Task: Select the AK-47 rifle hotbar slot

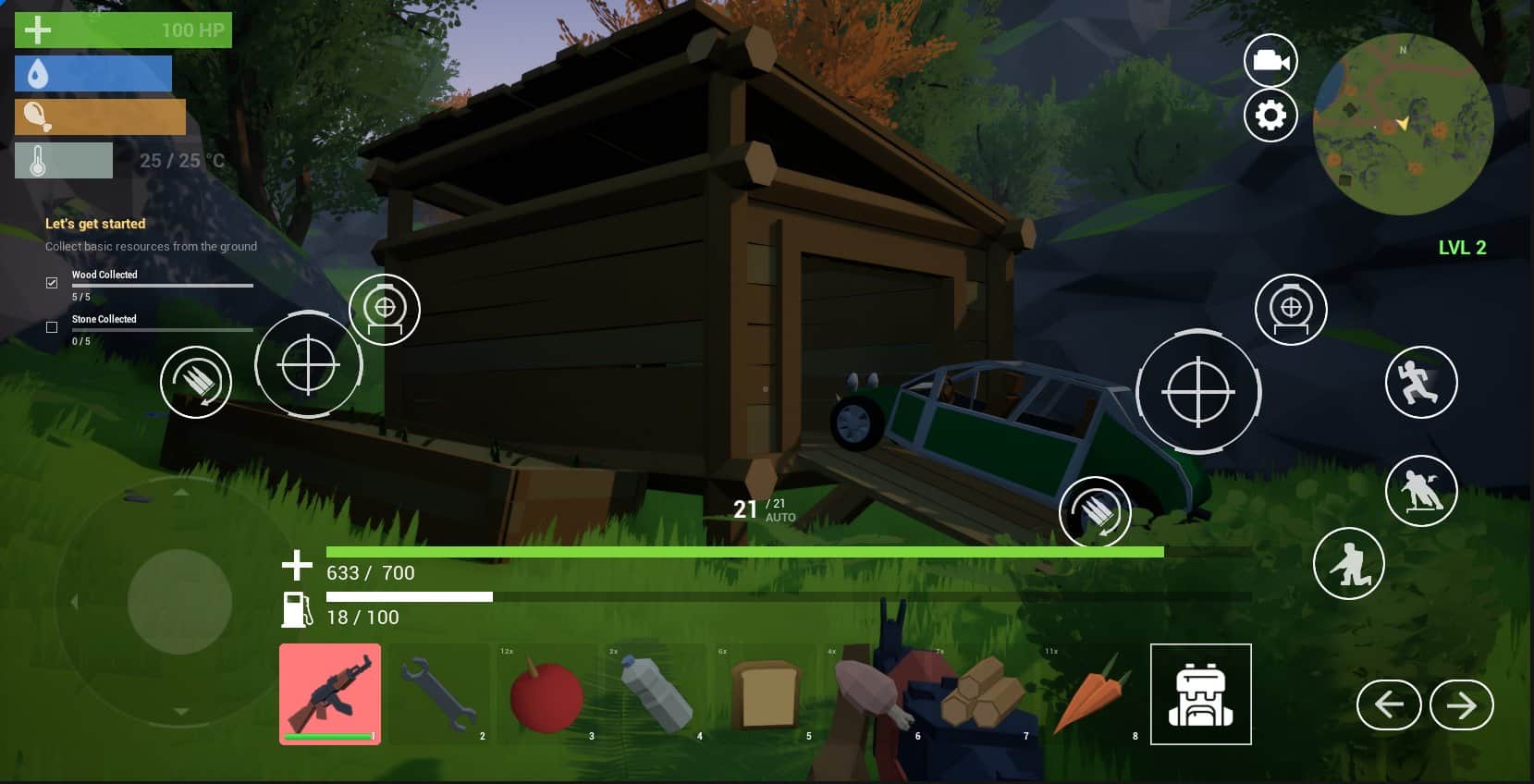Action: 330,694
